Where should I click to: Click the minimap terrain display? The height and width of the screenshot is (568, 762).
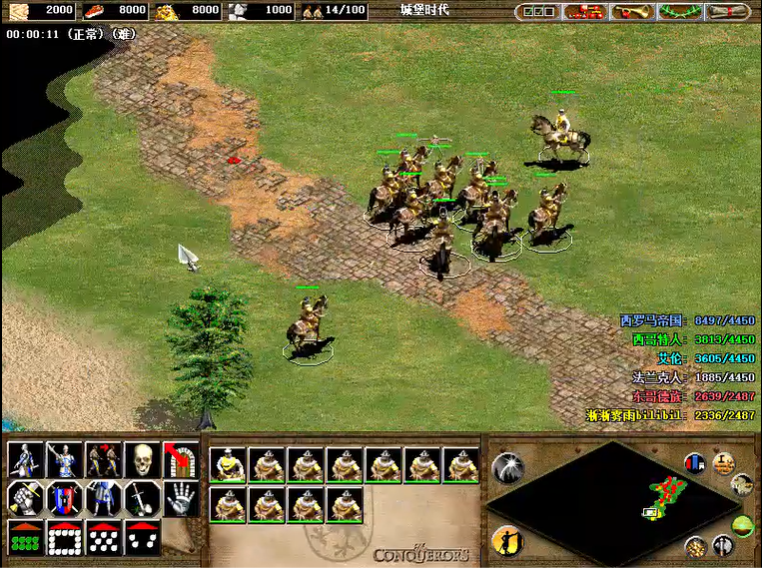[610, 497]
